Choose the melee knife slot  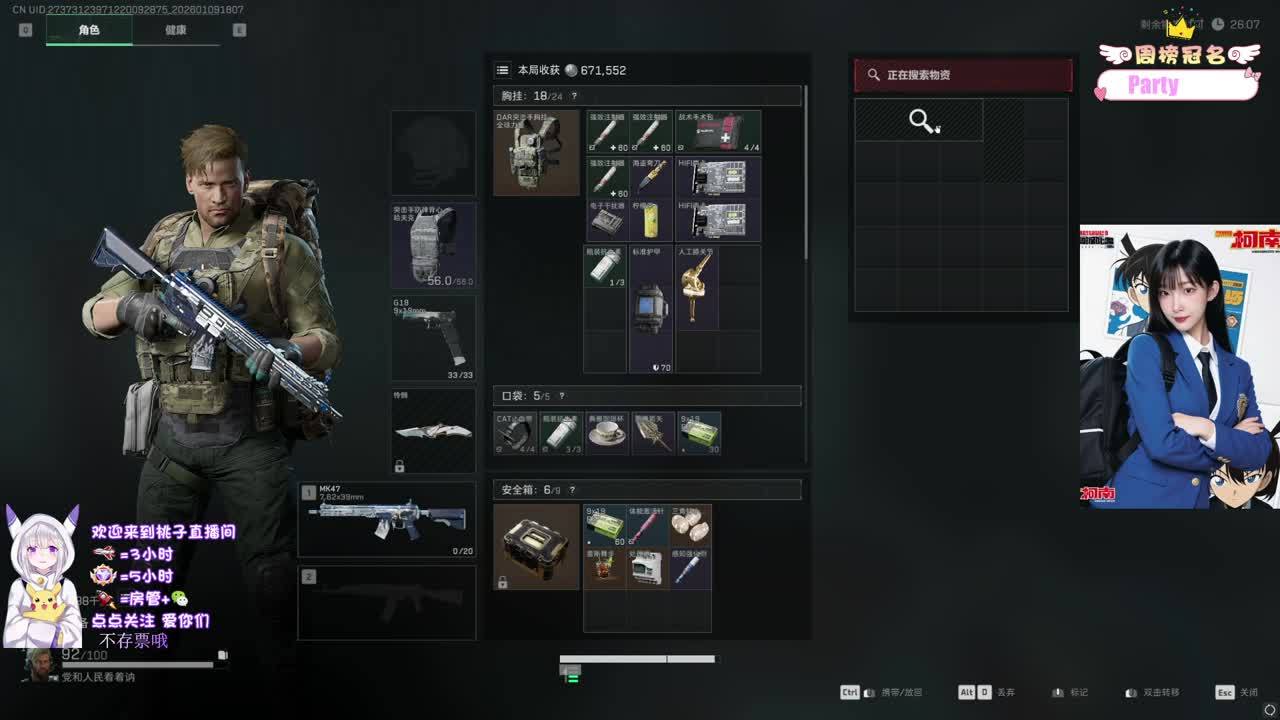pos(433,431)
